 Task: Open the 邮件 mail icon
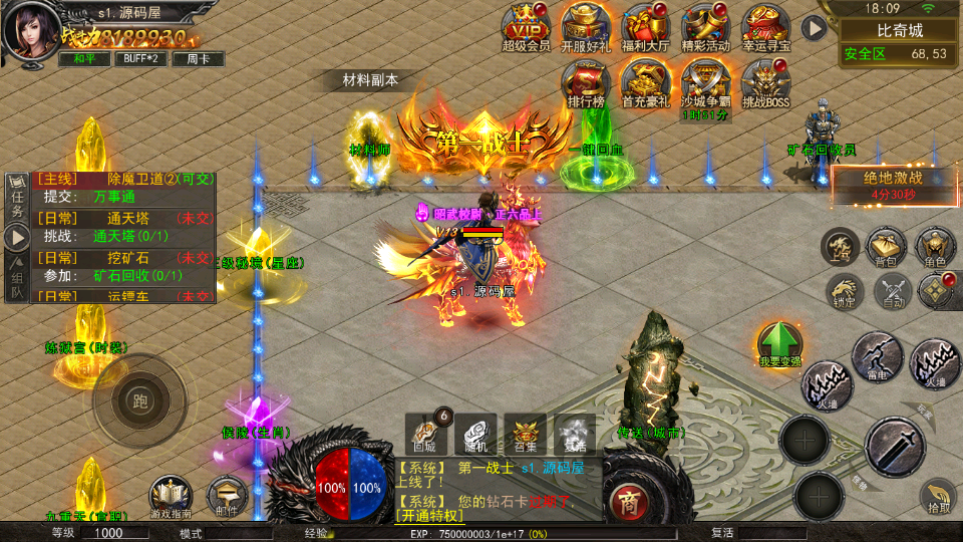227,495
